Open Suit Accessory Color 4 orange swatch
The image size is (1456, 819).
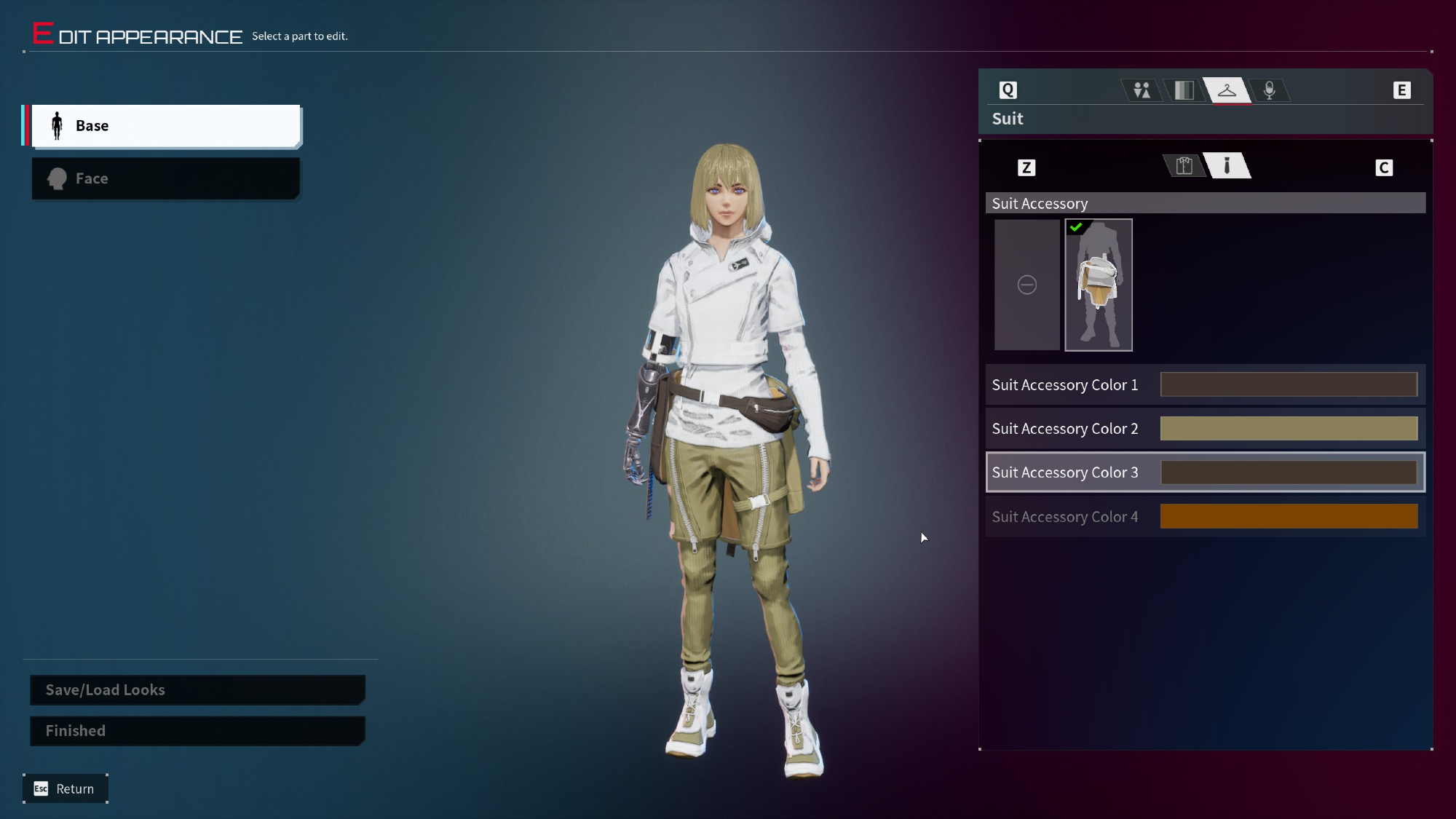[x=1288, y=517]
